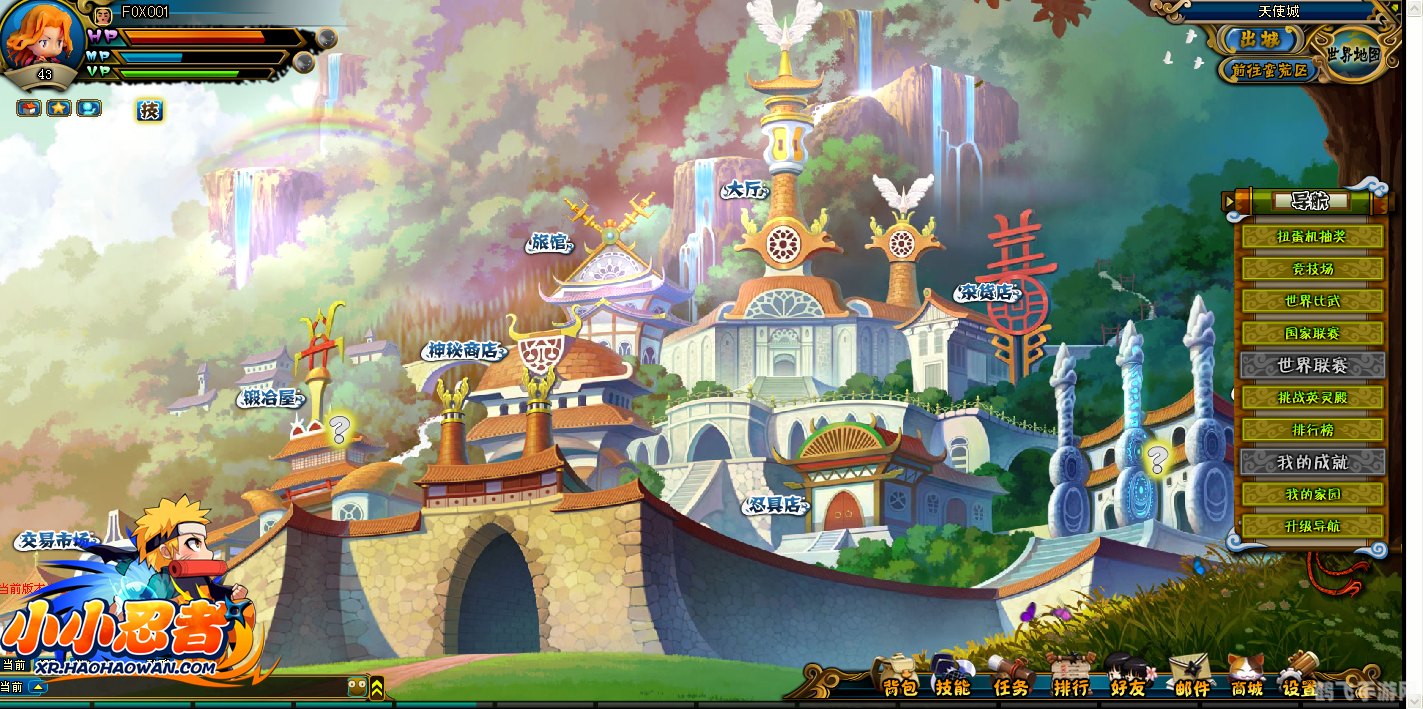Click the 出城 leave city button
The image size is (1423, 709).
(x=1260, y=40)
